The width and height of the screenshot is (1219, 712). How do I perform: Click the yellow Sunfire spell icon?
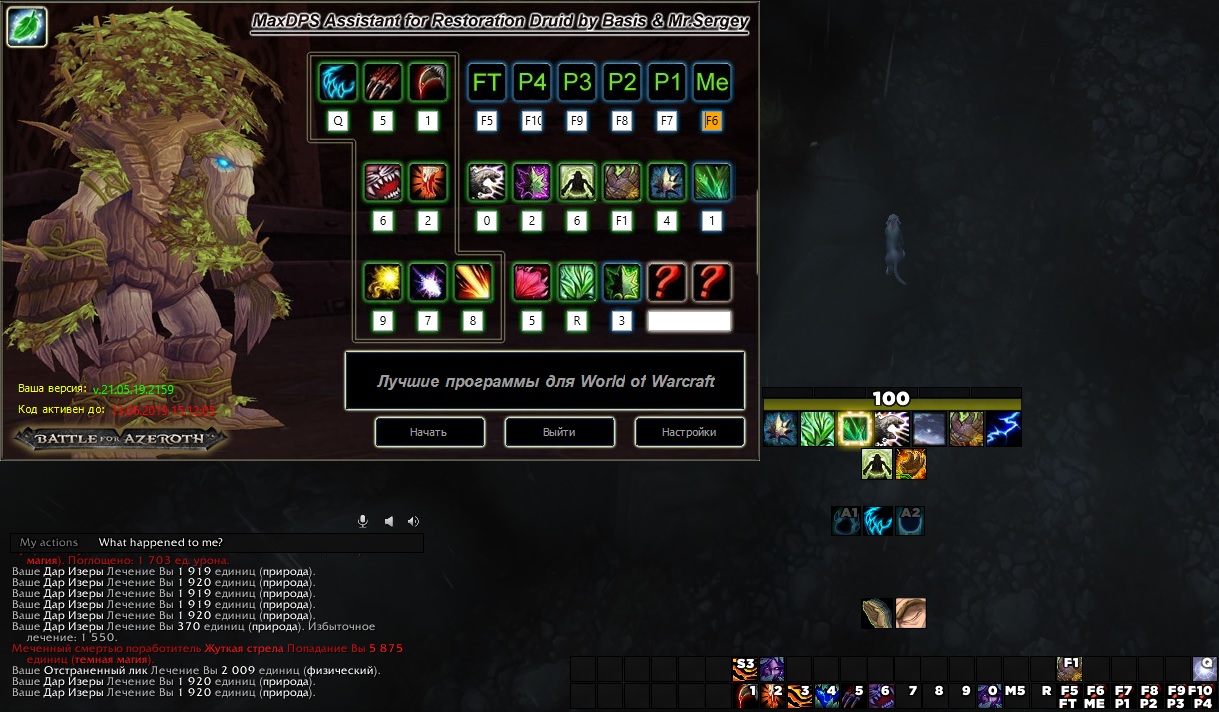383,282
